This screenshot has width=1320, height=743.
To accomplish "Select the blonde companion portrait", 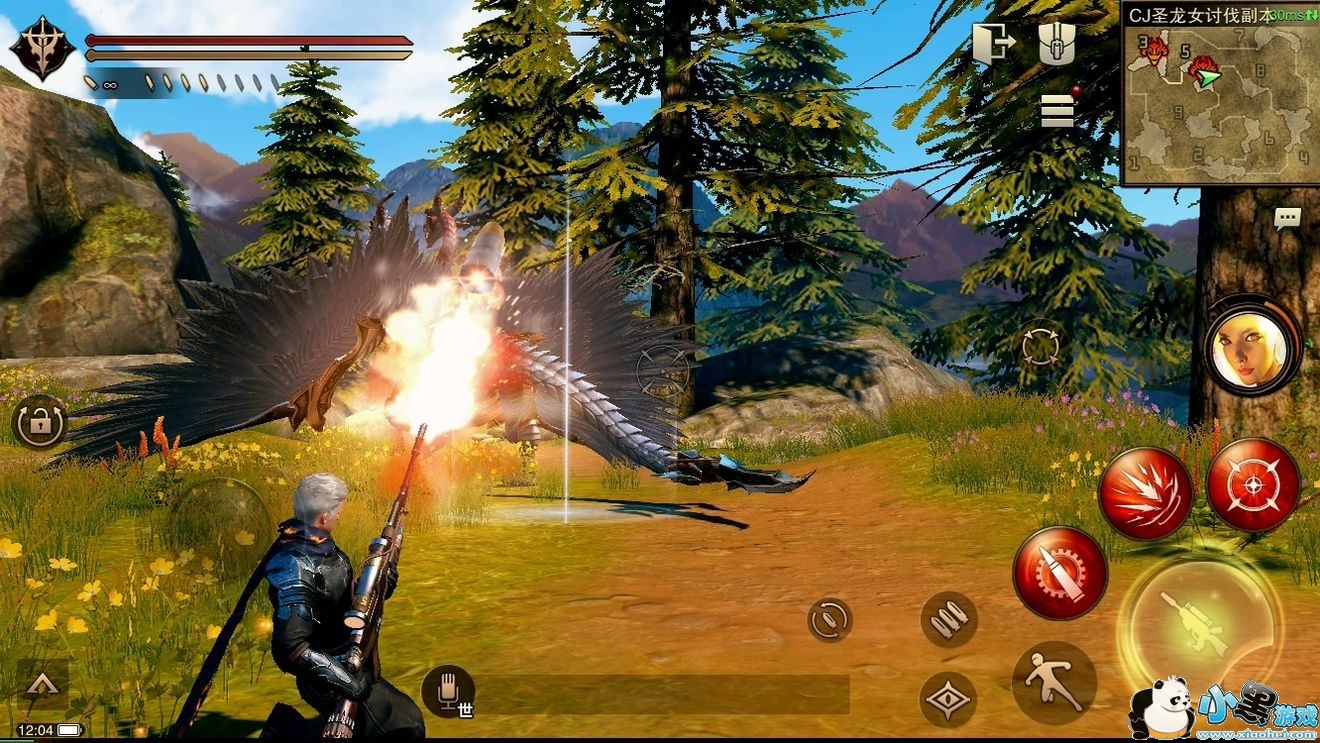I will click(1250, 345).
